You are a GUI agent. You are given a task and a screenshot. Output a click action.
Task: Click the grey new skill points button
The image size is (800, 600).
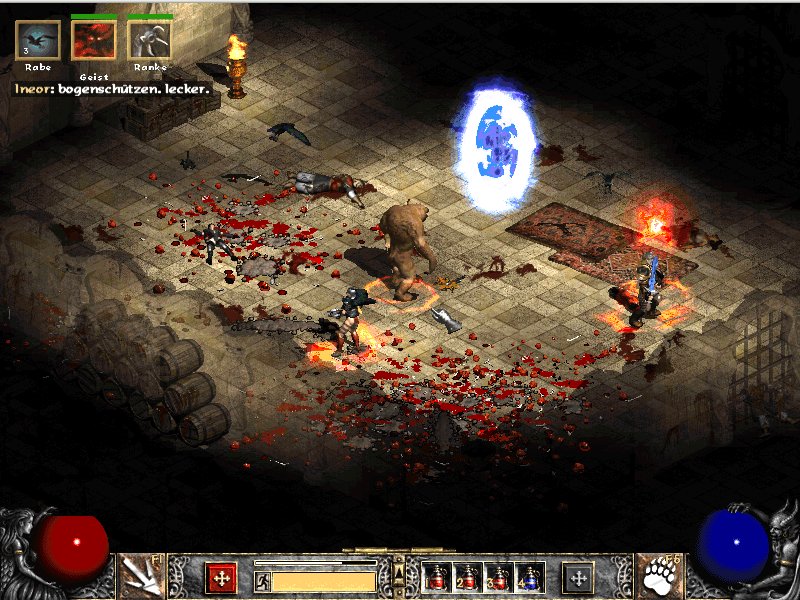click(578, 577)
